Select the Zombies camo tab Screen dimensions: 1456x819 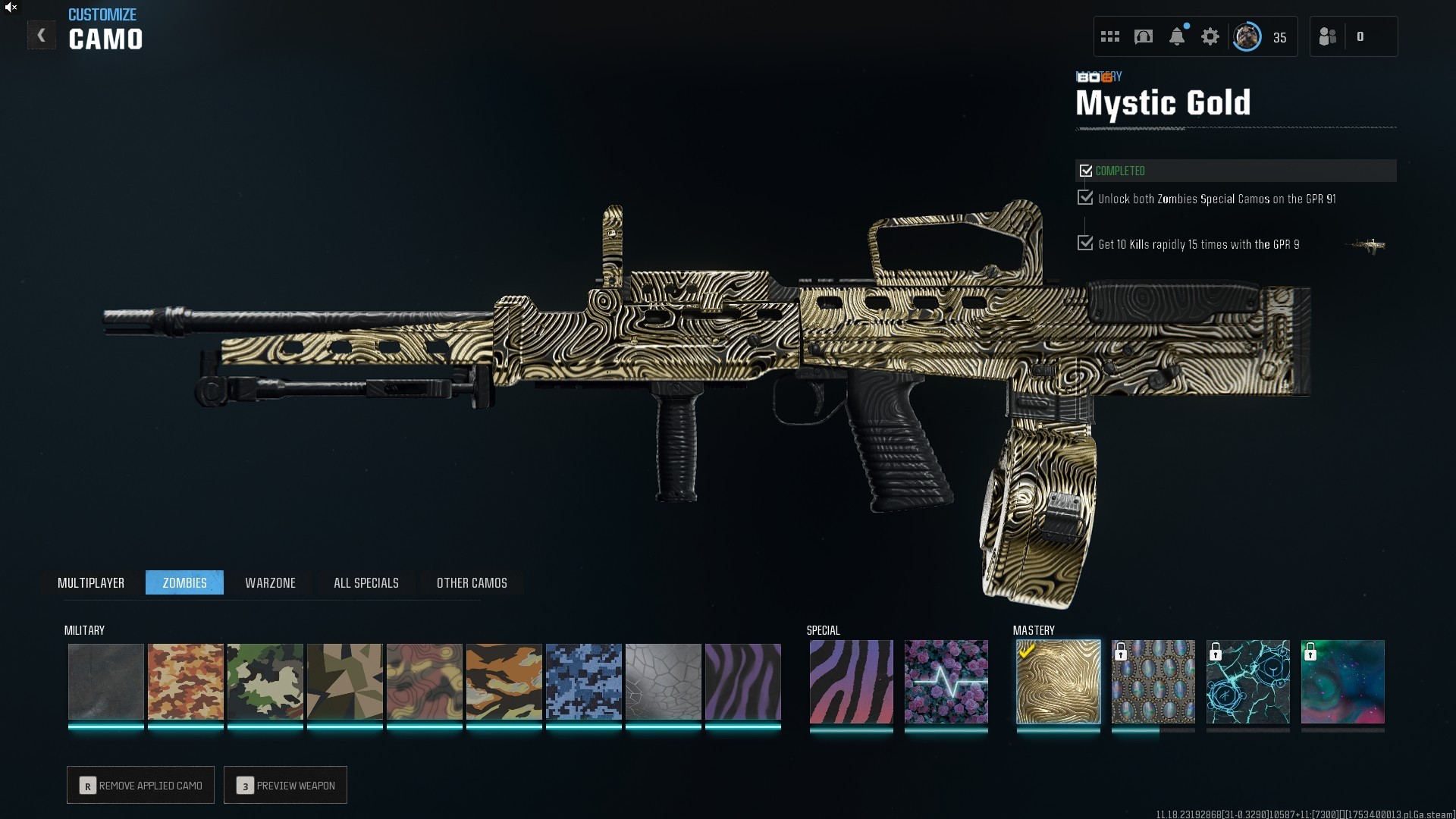click(x=184, y=582)
